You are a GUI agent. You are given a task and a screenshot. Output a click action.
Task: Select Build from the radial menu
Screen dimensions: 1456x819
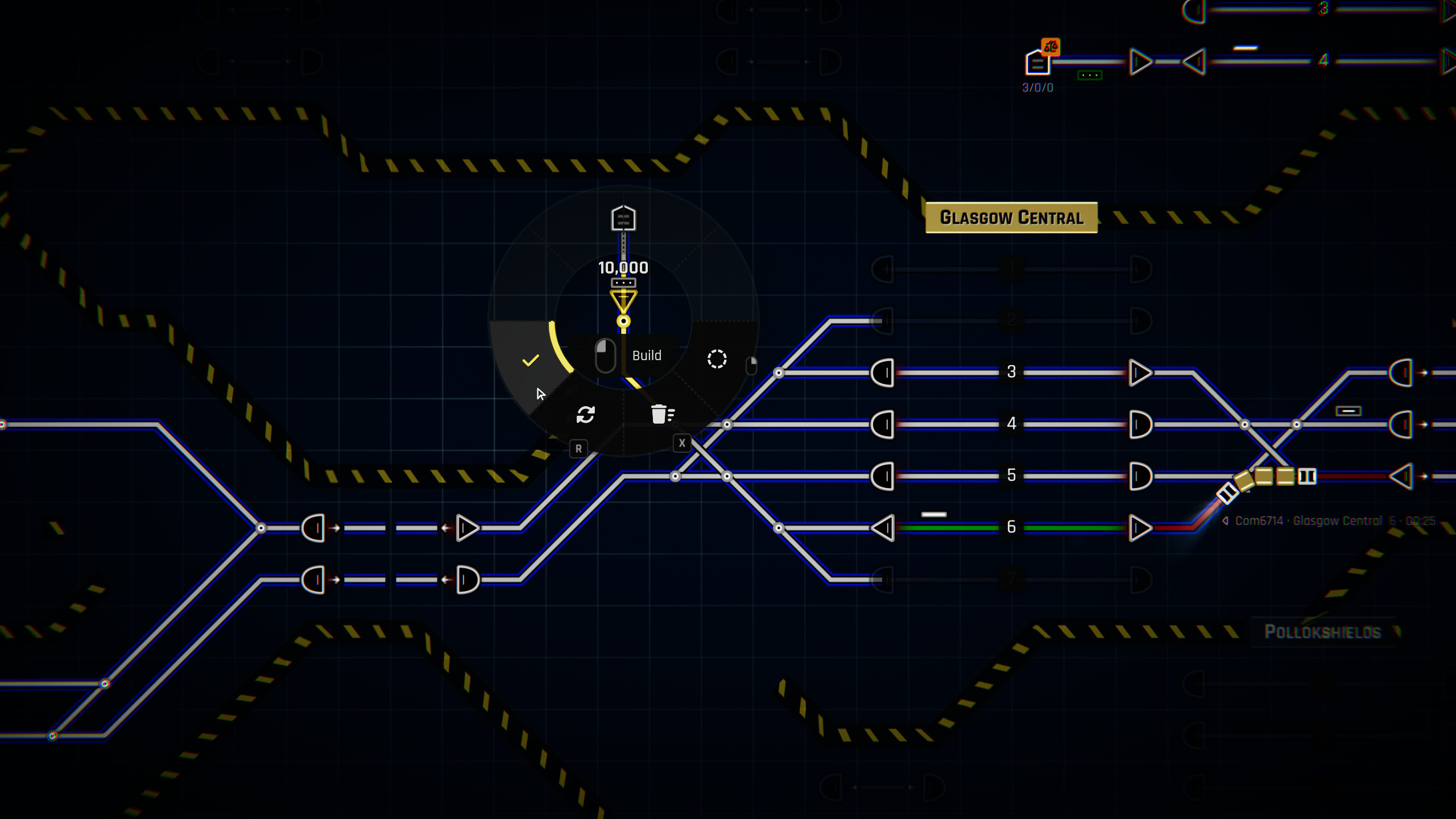pos(647,355)
